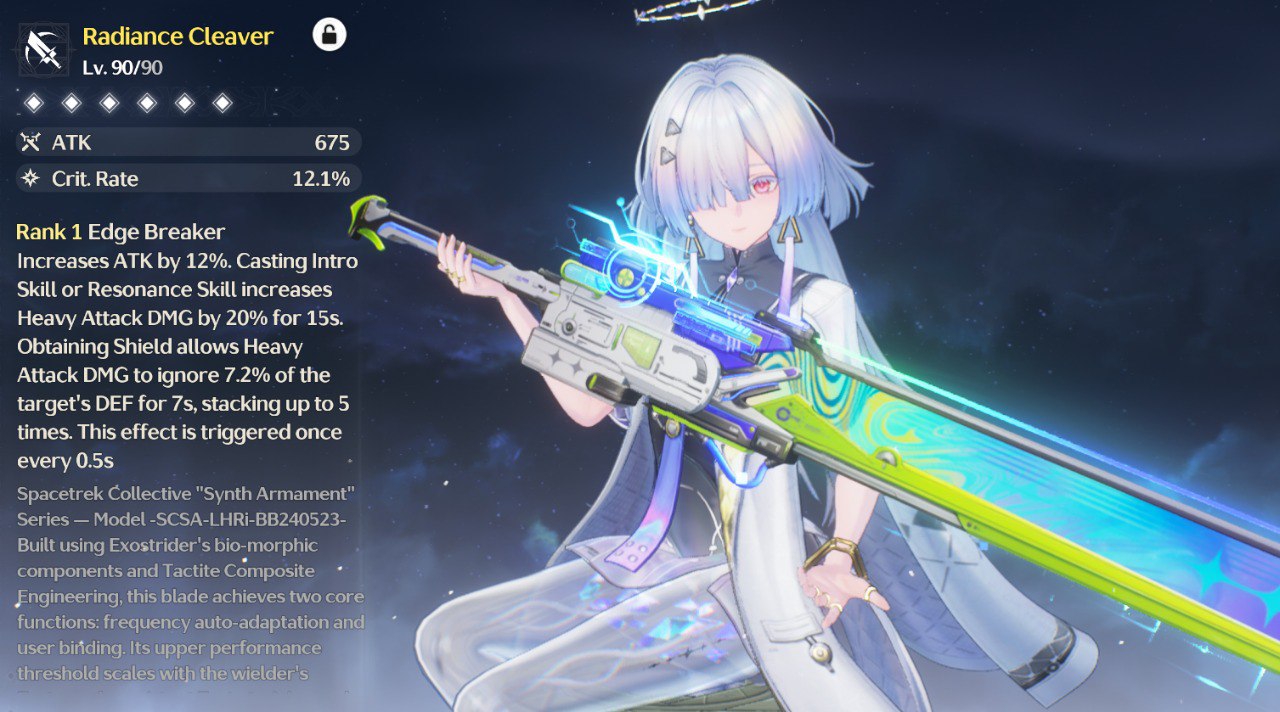Toggle the weapon lock icon
1280x712 pixels.
tap(329, 35)
